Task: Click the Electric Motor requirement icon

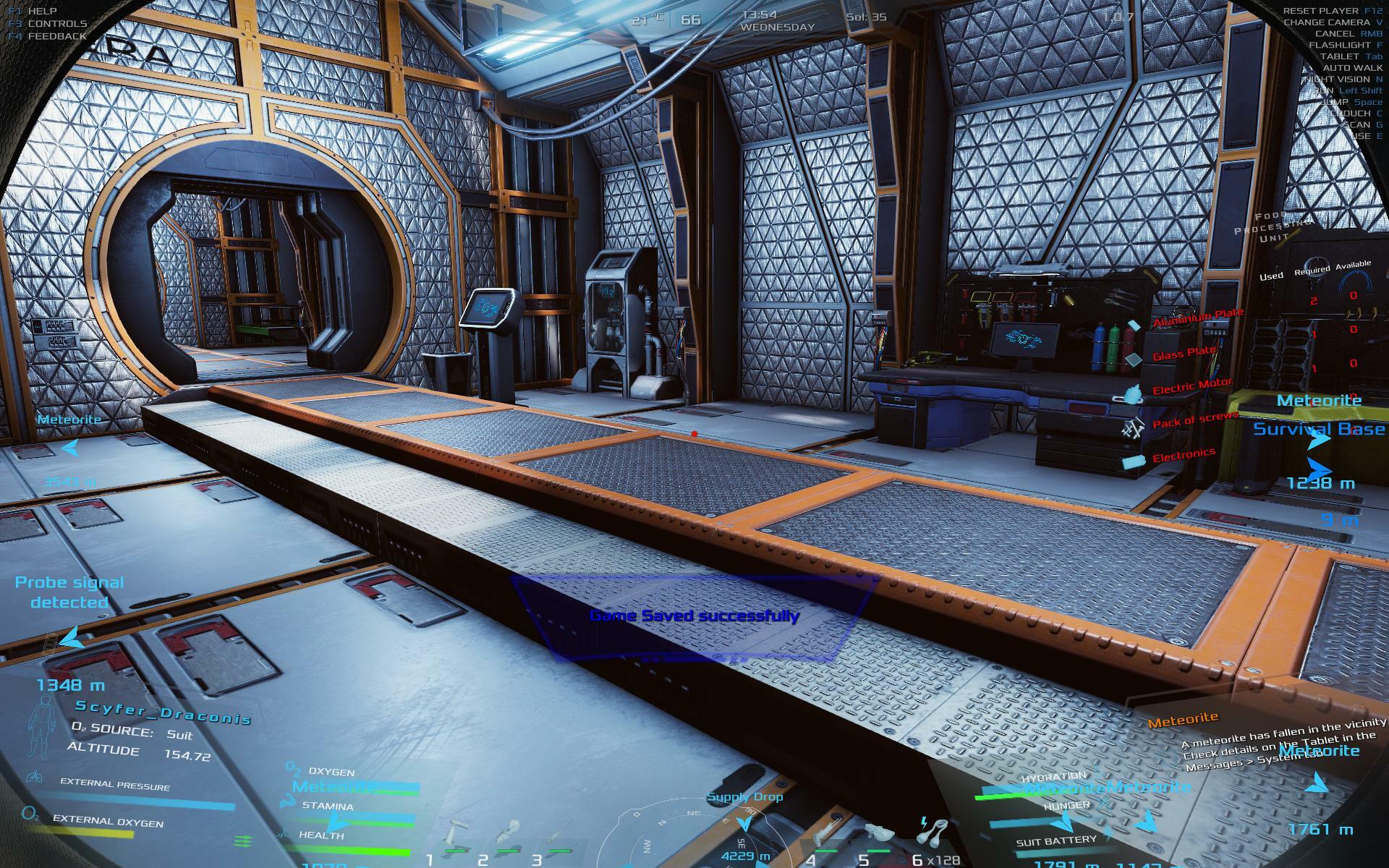Action: coord(1132,394)
